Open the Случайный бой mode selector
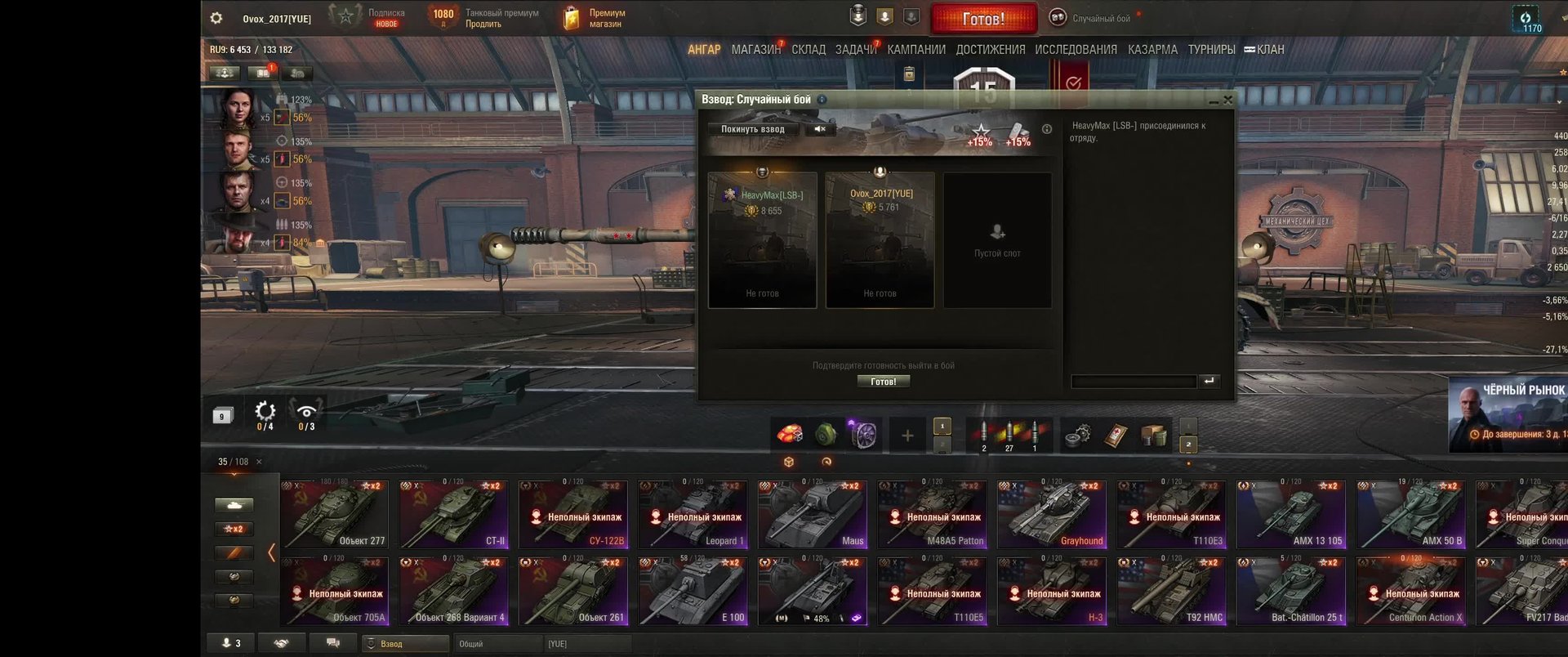 tap(1092, 18)
